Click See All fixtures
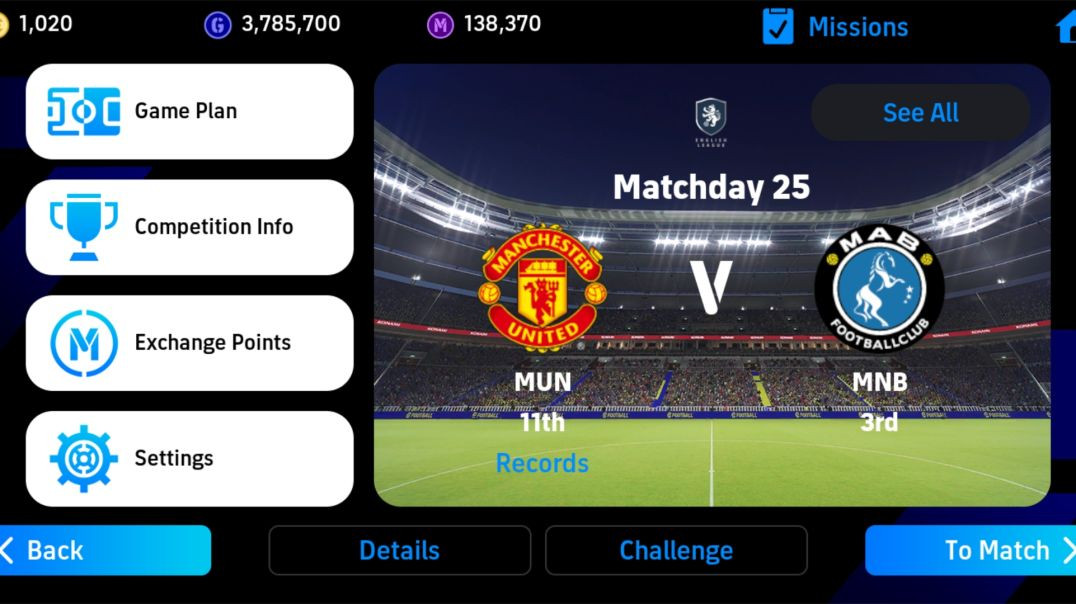 [920, 113]
